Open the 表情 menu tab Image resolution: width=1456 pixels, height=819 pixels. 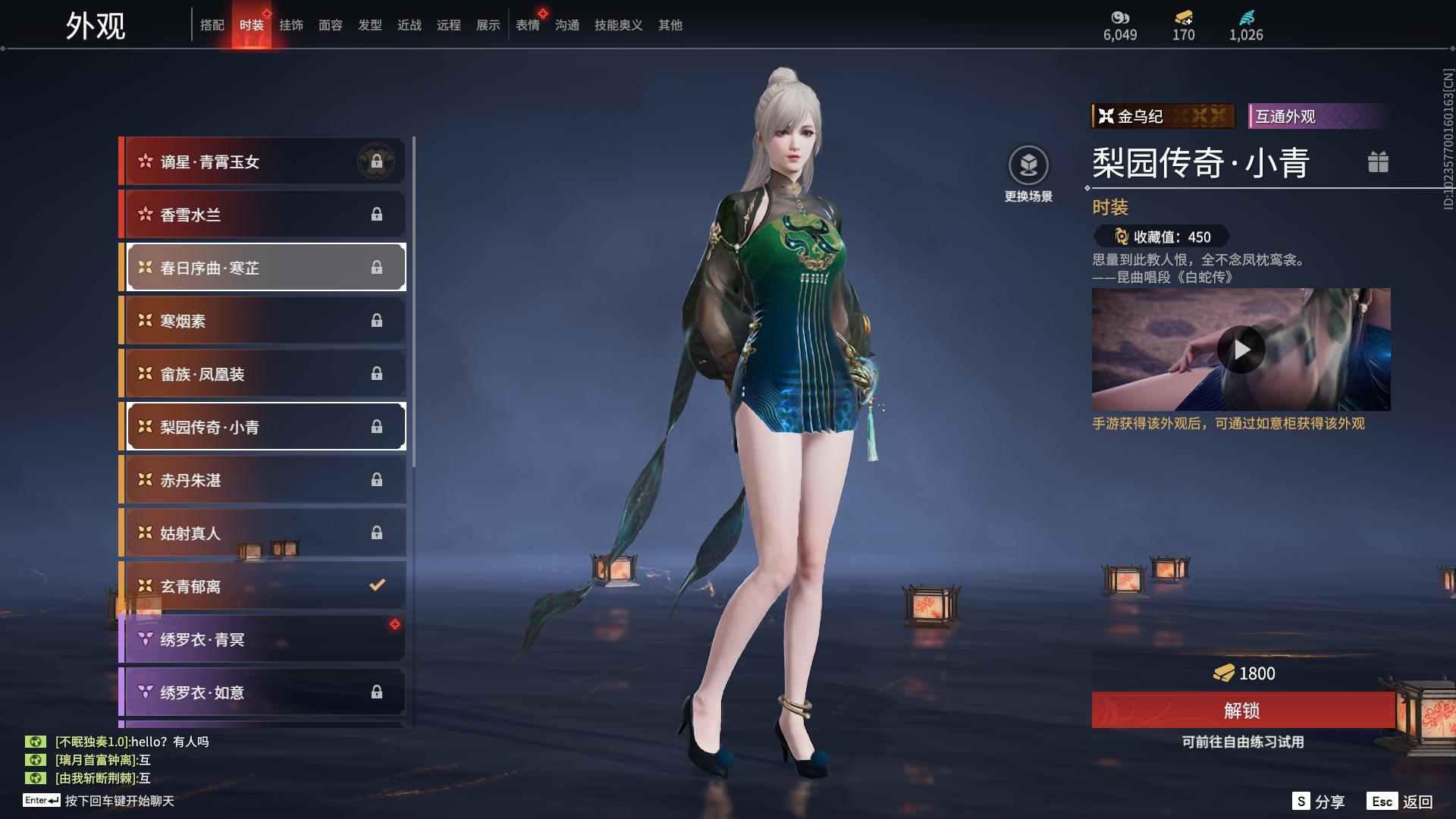(527, 24)
